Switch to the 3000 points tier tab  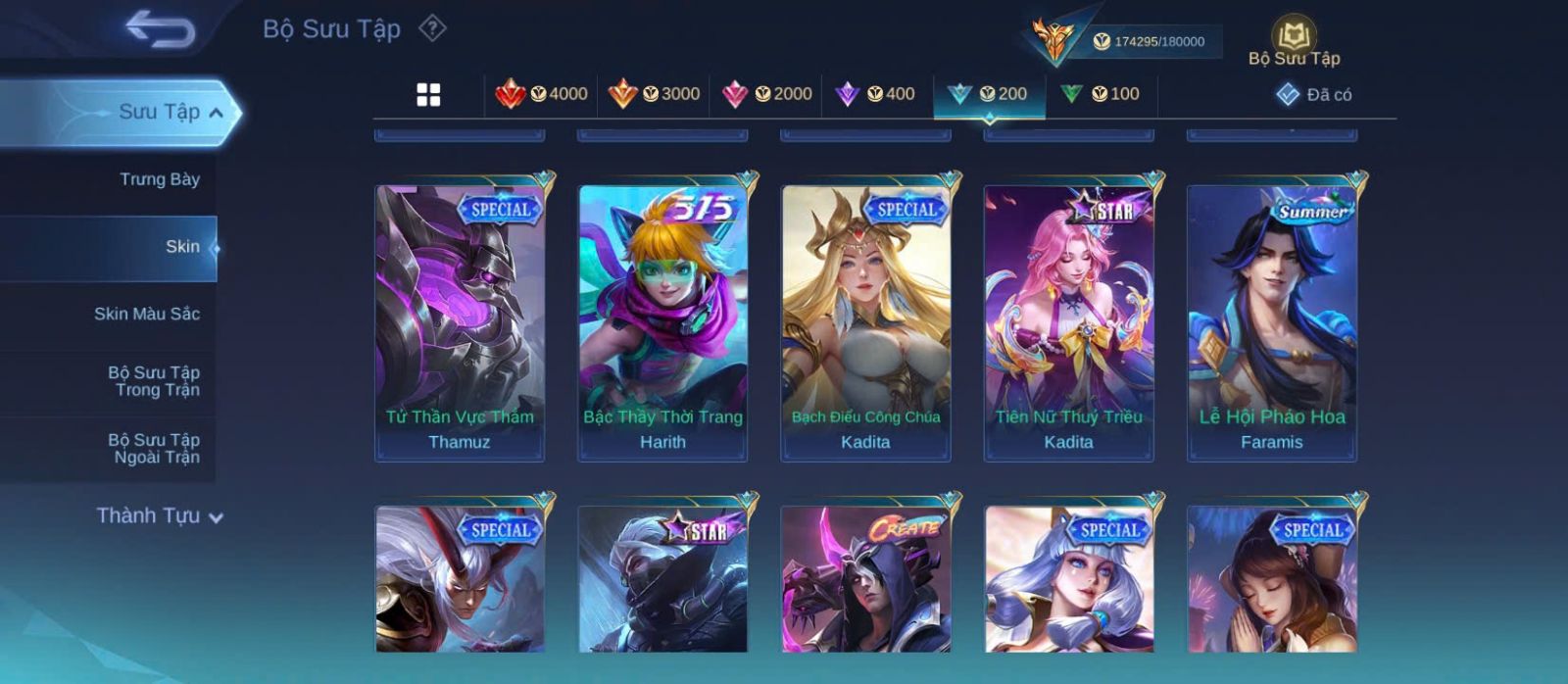(654, 94)
